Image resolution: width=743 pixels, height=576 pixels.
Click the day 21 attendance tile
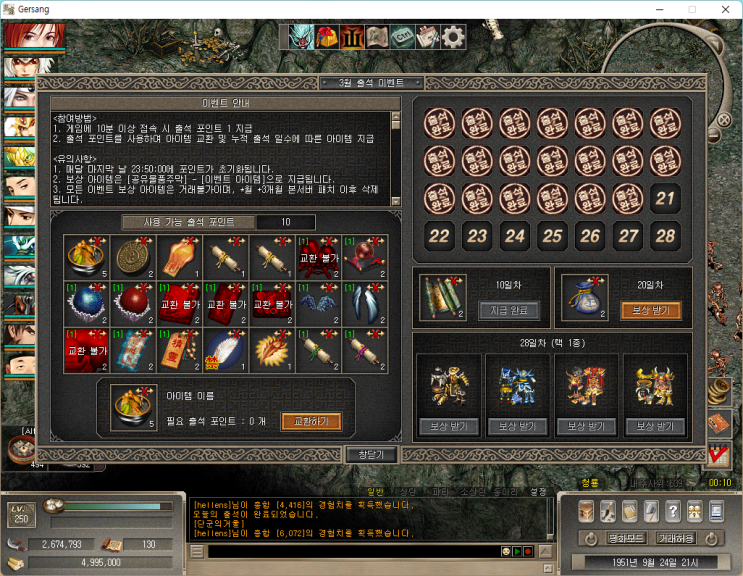pos(666,198)
